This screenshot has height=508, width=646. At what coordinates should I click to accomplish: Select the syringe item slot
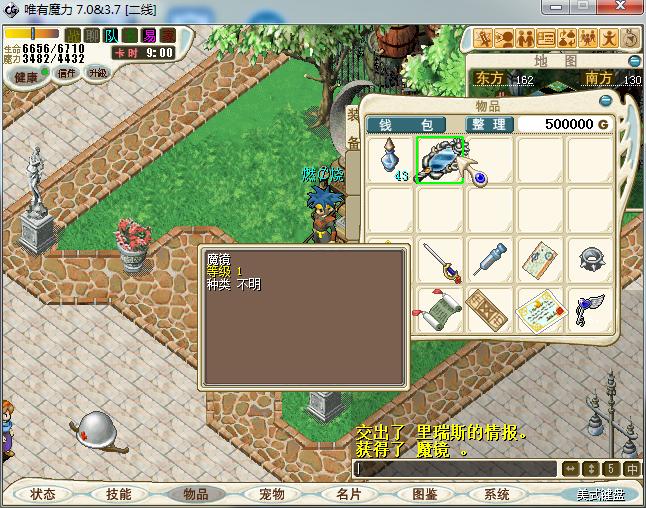click(490, 261)
